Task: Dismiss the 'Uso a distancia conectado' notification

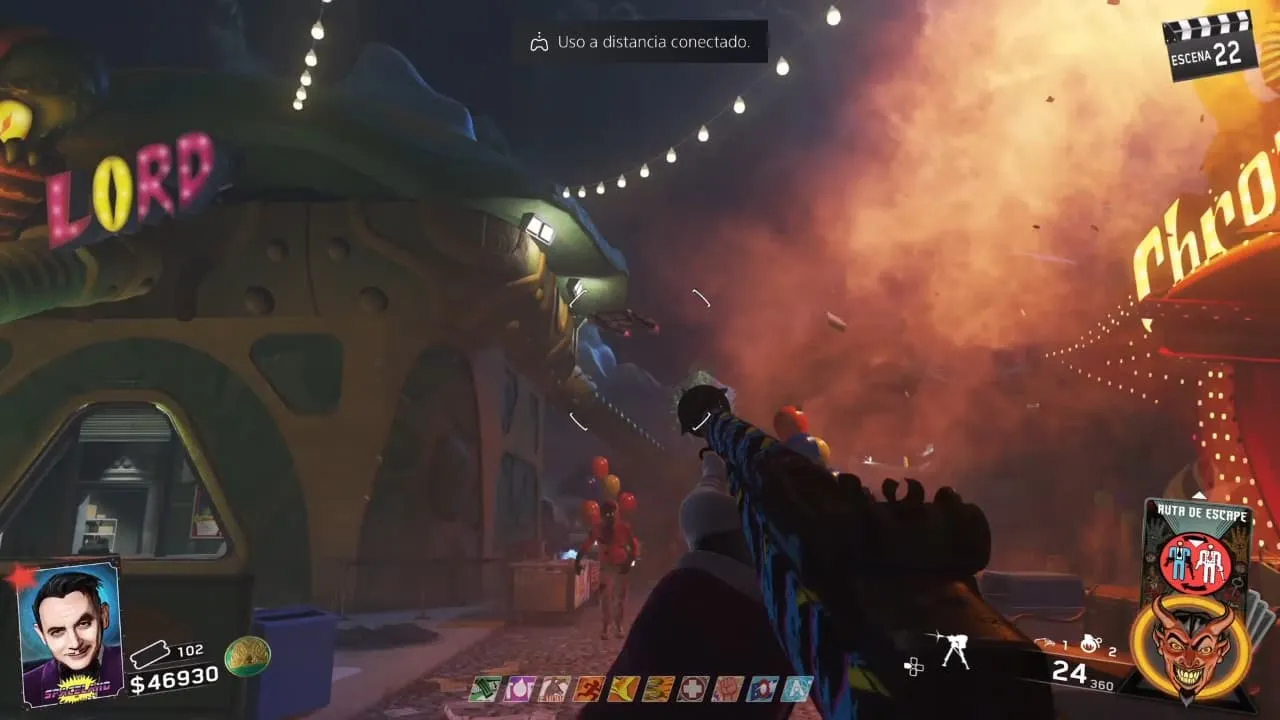Action: pos(640,43)
